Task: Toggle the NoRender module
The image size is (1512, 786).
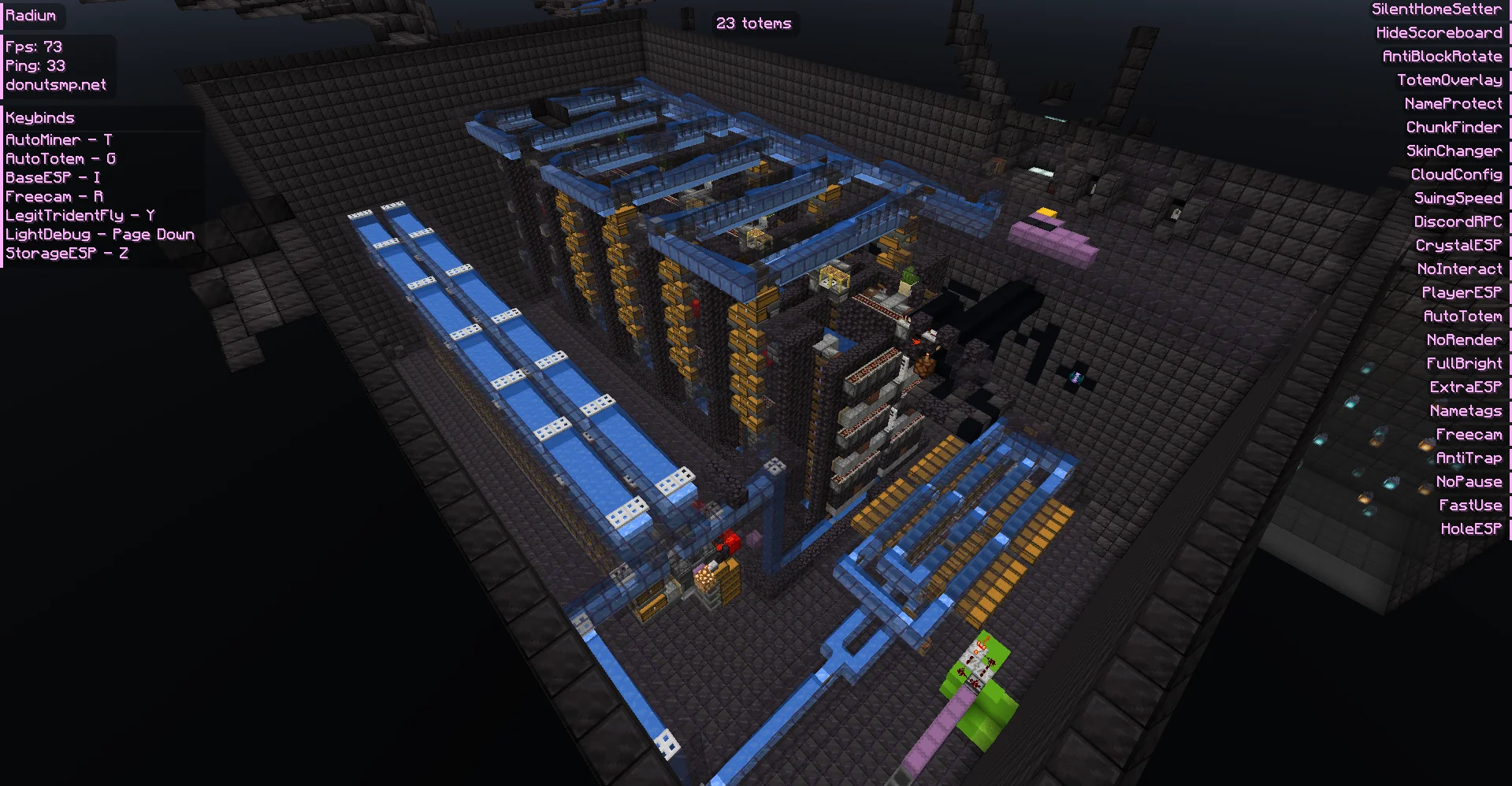Action: 1464,339
